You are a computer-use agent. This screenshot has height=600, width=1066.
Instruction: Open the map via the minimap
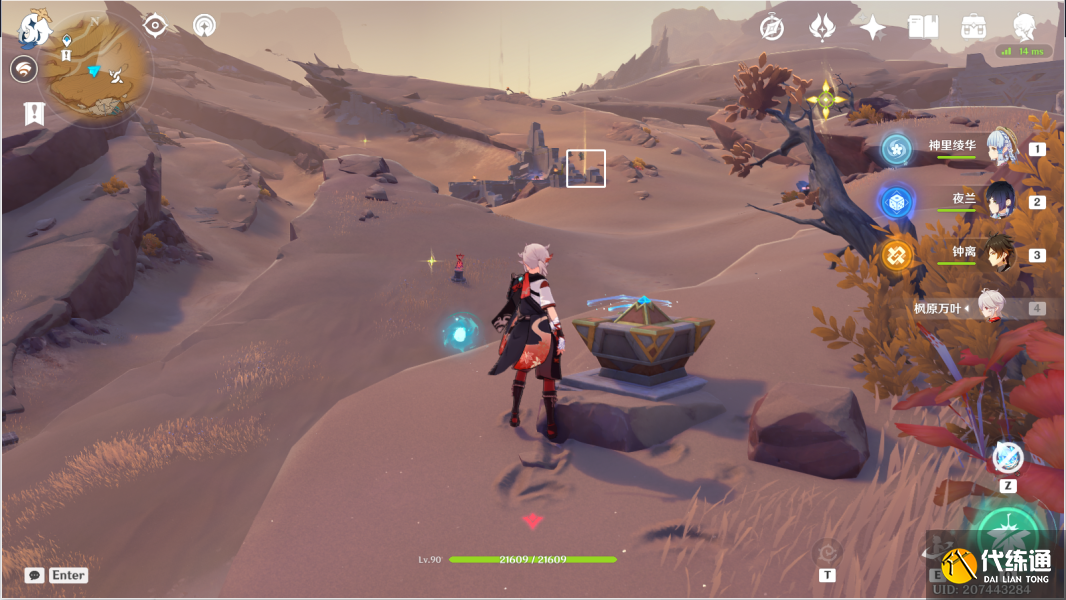click(x=97, y=68)
